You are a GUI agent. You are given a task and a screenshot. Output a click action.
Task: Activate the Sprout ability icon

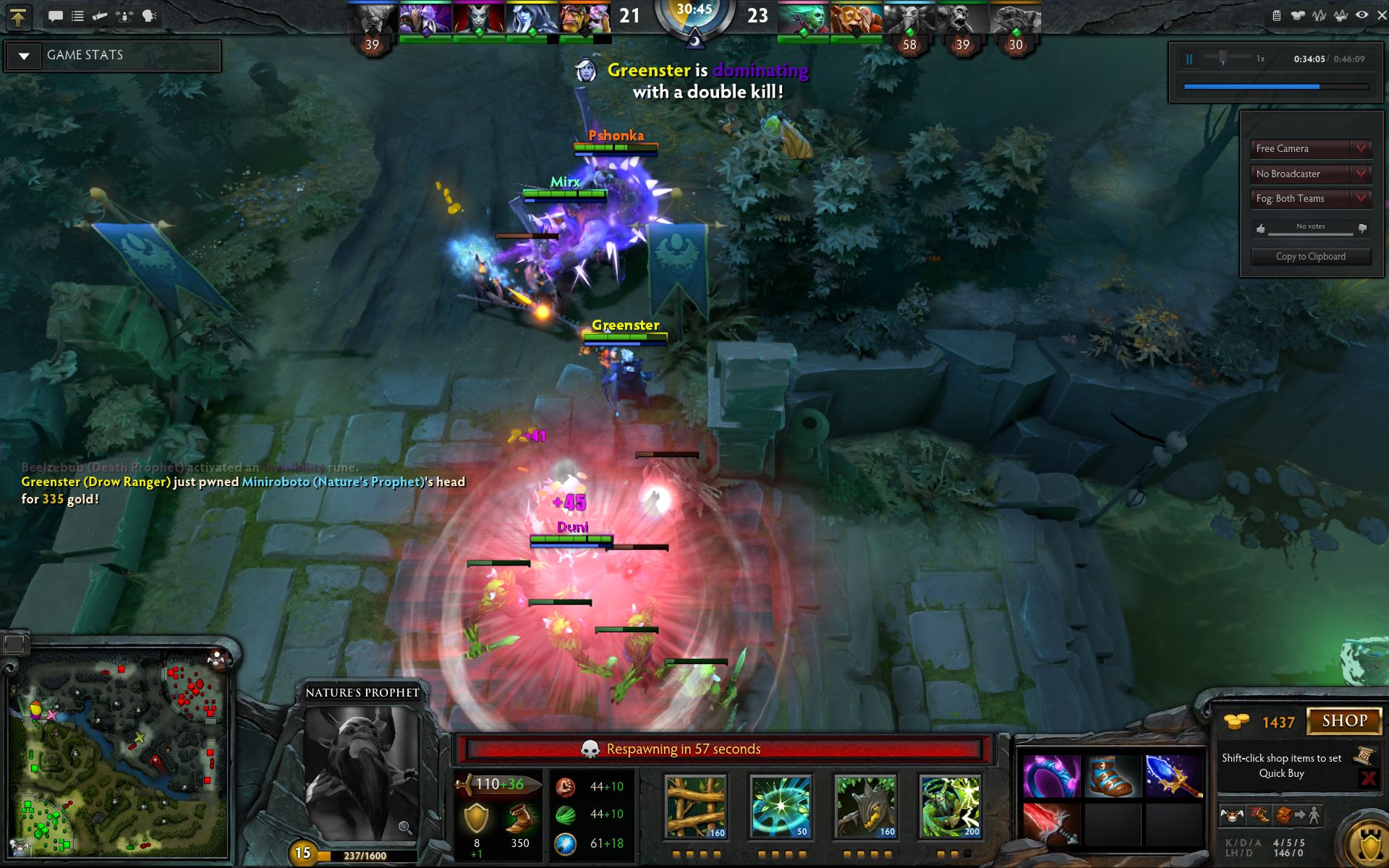695,807
